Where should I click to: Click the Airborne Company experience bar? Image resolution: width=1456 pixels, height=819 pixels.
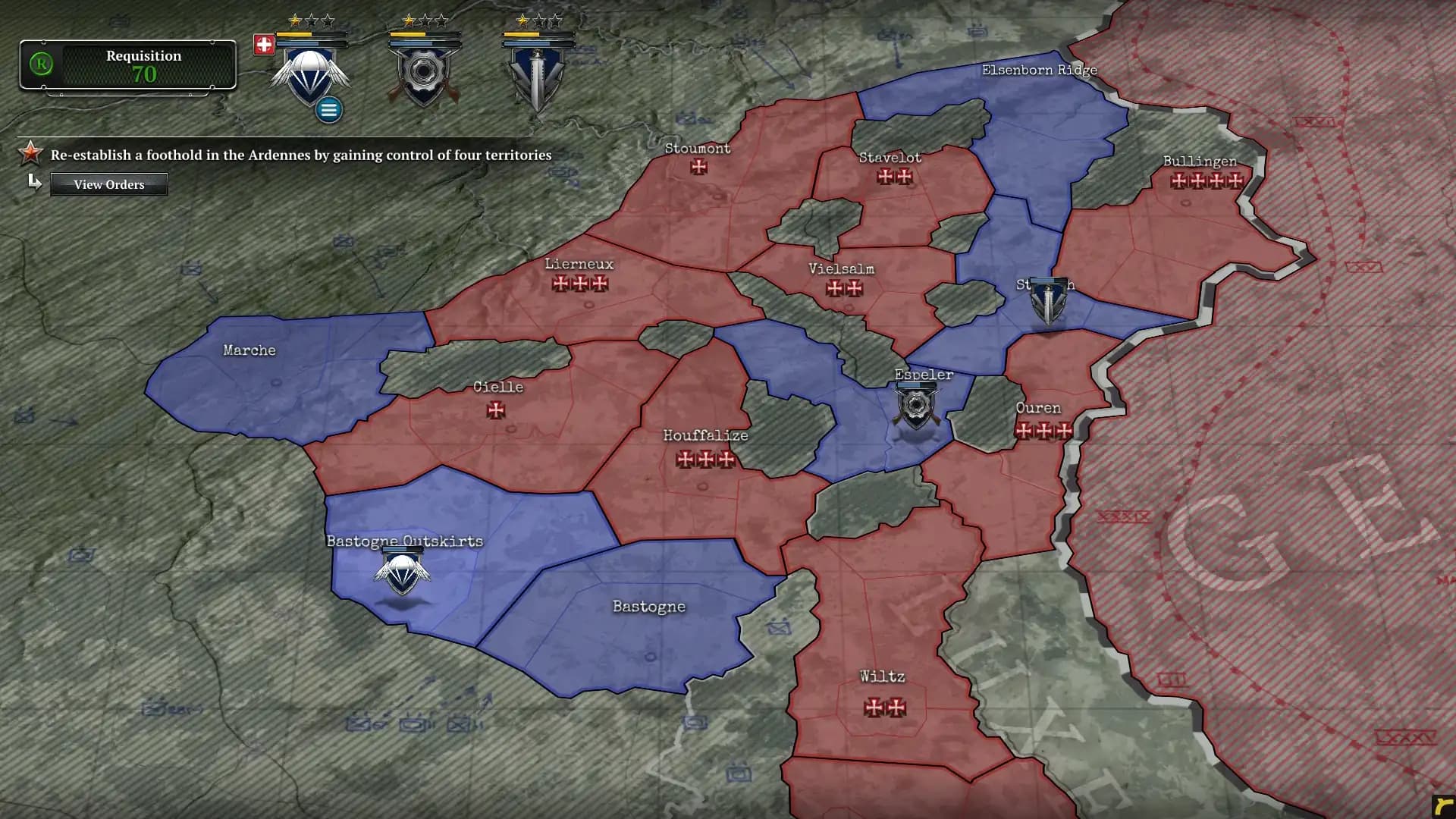pyautogui.click(x=311, y=34)
